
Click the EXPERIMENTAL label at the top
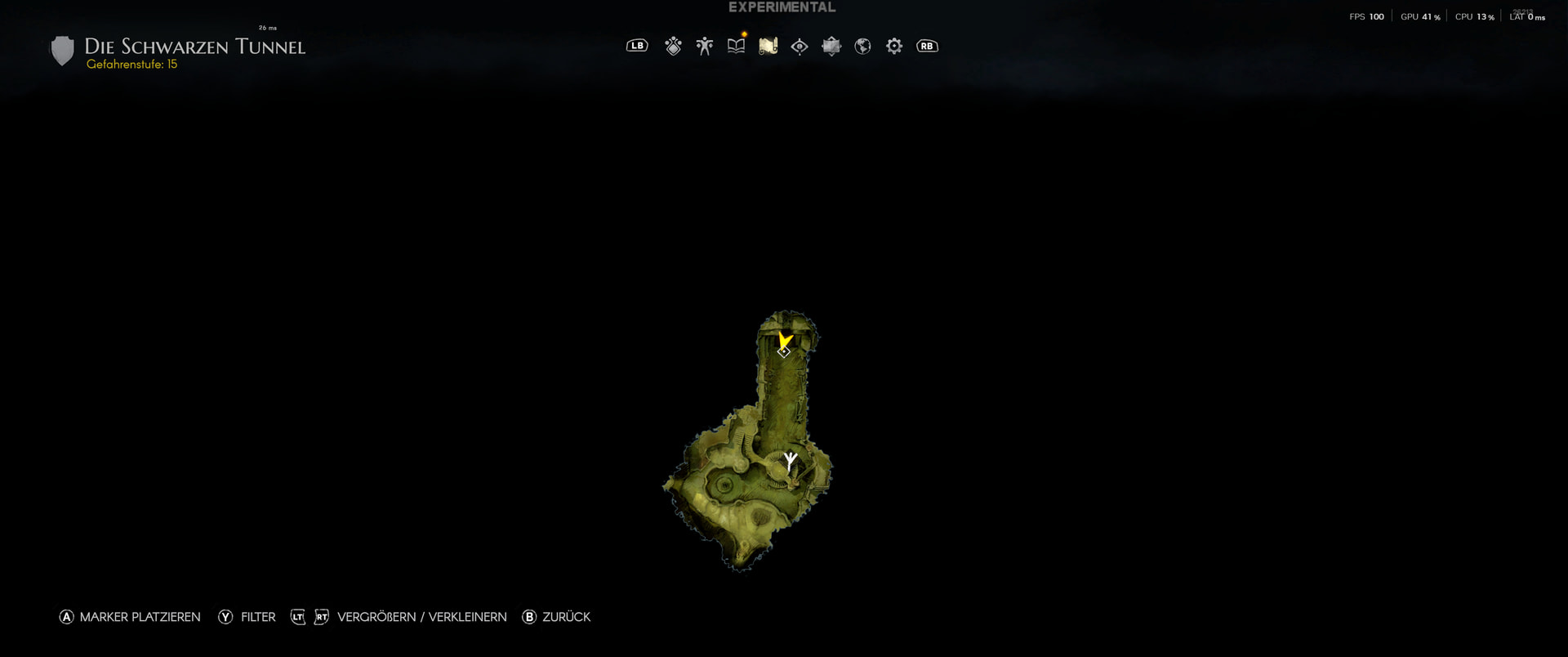click(782, 7)
